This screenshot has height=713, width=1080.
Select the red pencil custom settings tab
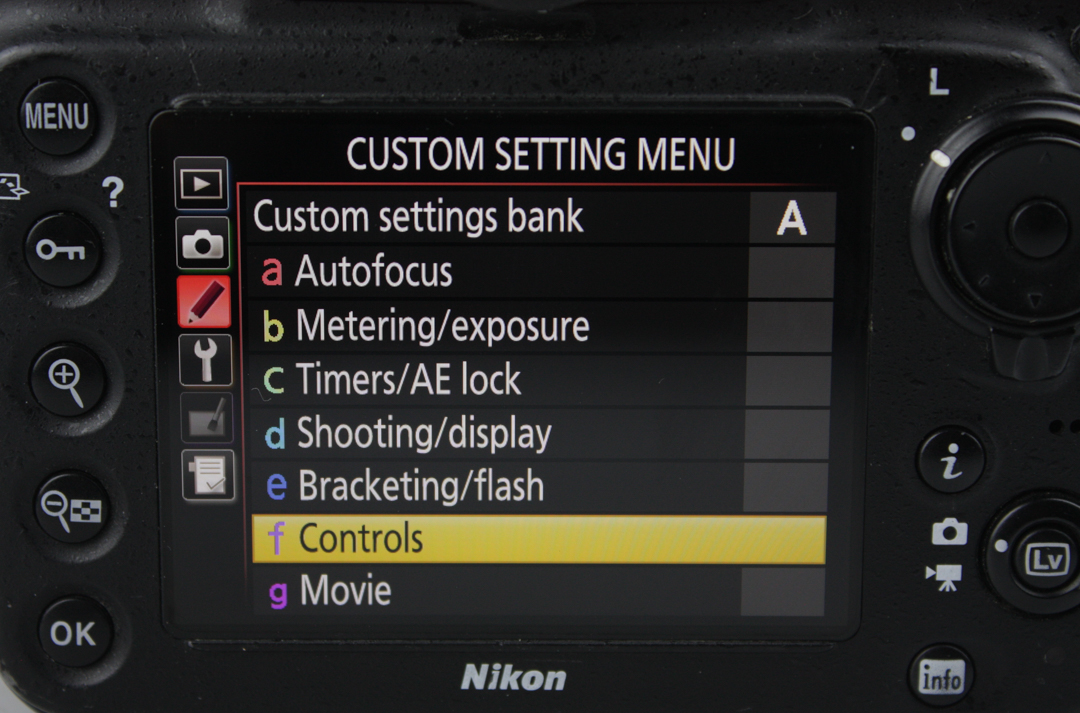point(203,301)
